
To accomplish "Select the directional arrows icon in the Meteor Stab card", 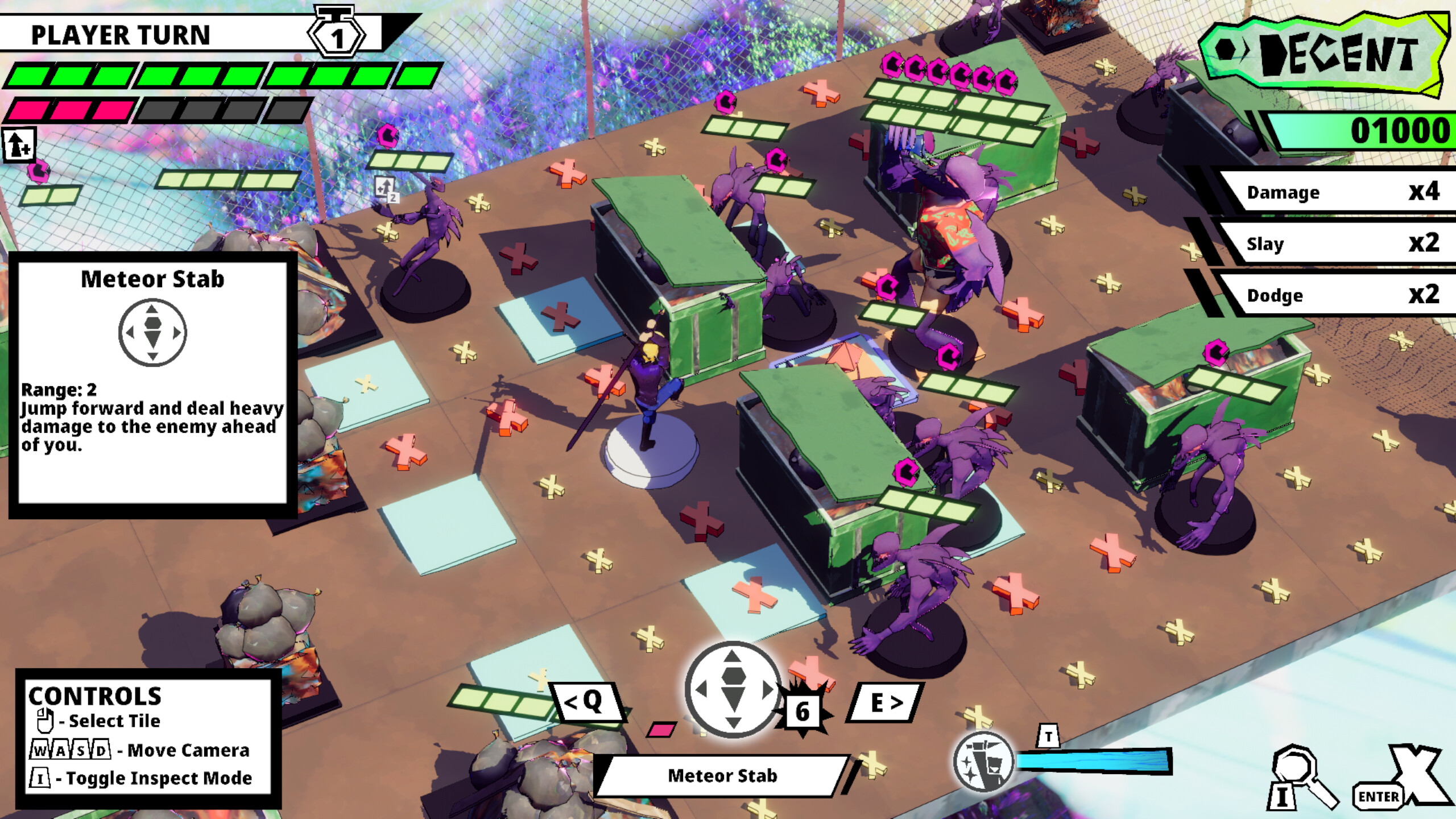I will [152, 333].
